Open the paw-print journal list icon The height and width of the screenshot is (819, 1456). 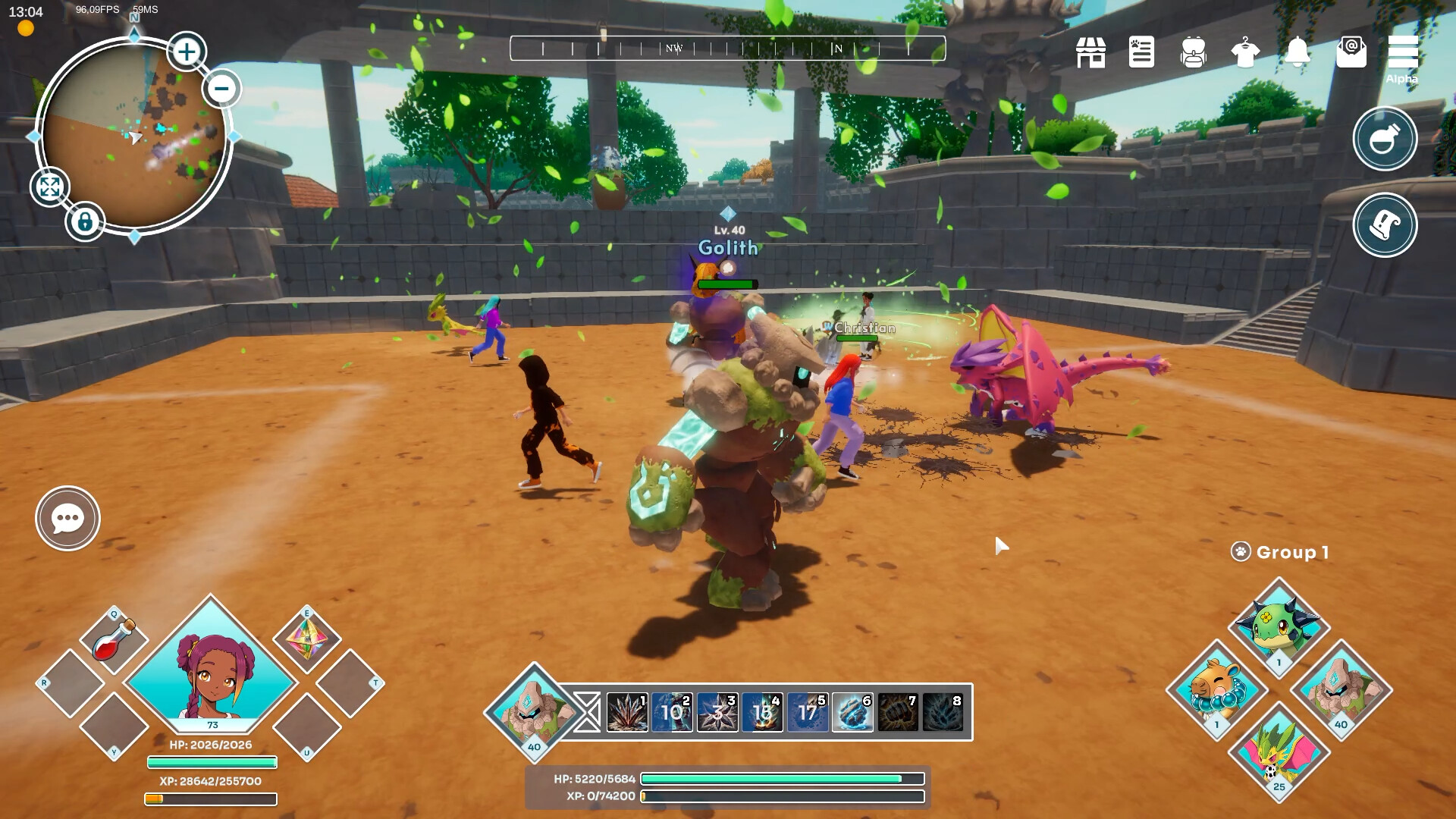tap(1141, 52)
